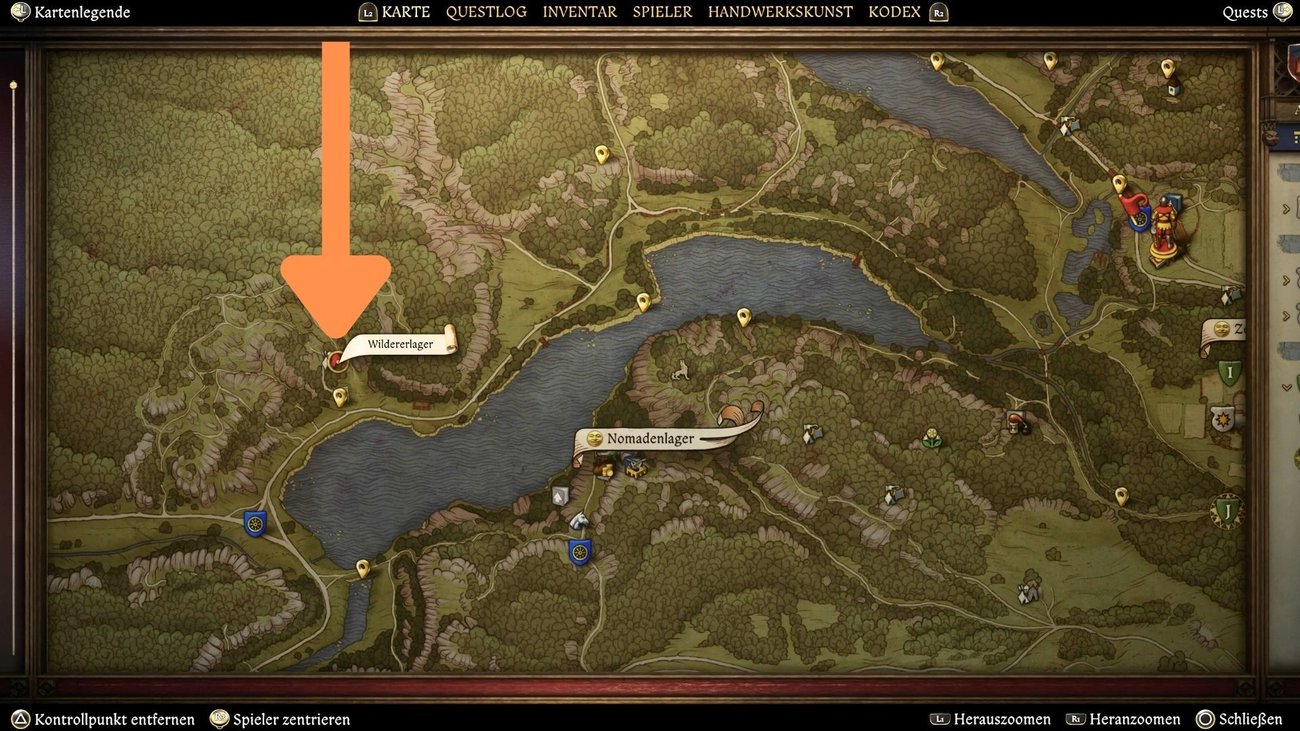Screen dimensions: 1300x731
Task: Open the Kartenlegende
Action: click(70, 12)
